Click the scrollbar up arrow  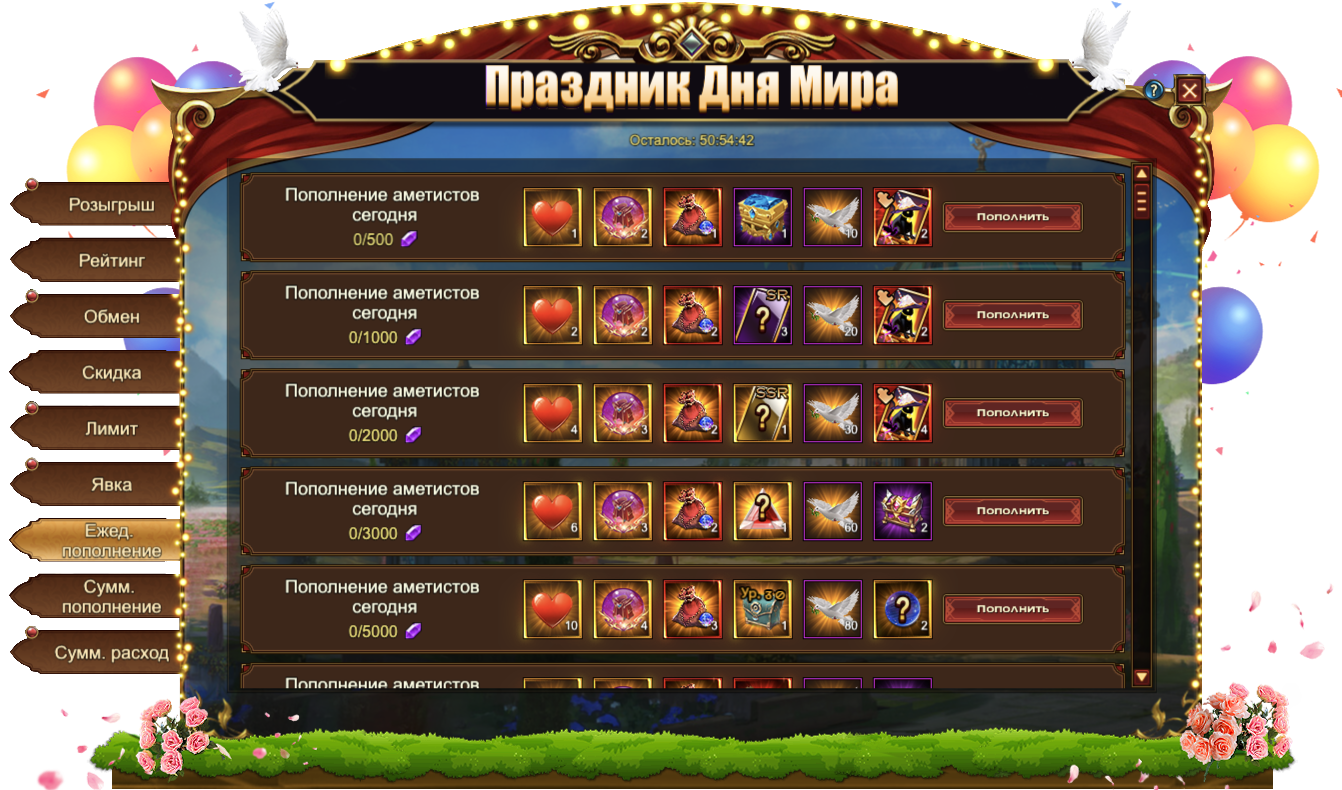click(1141, 174)
